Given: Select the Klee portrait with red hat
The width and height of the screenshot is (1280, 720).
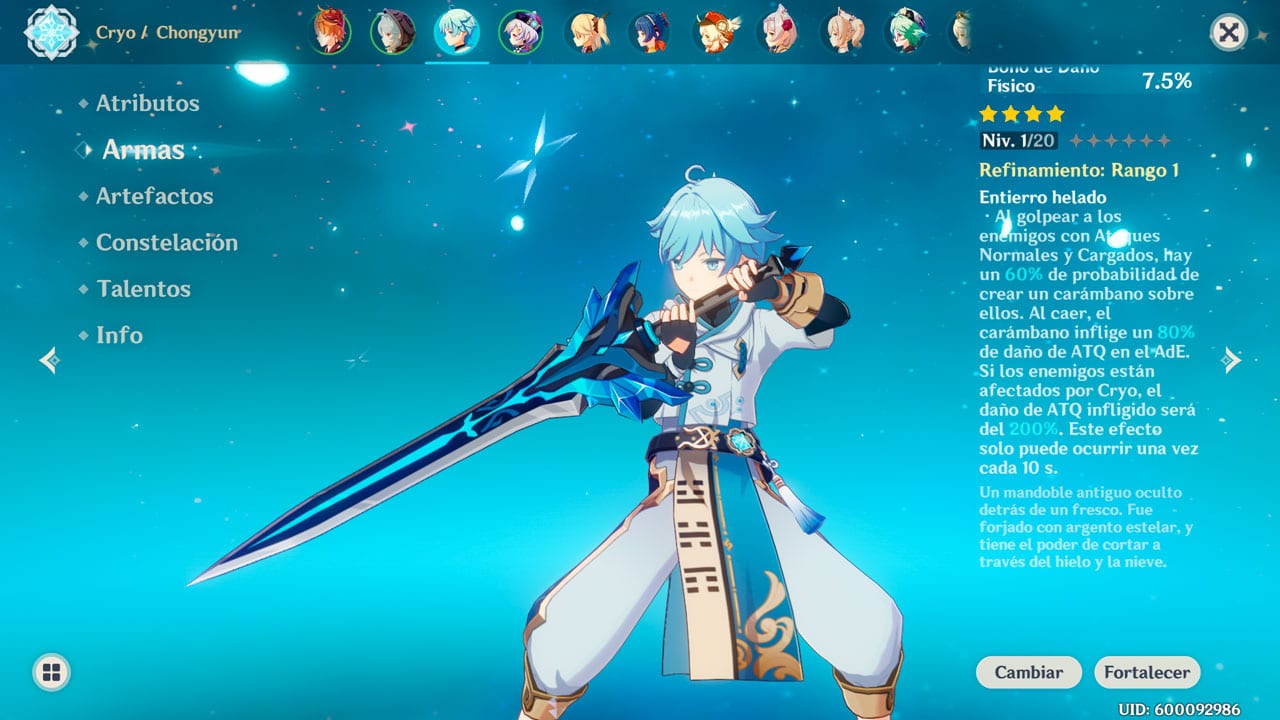Looking at the screenshot, I should tap(714, 32).
